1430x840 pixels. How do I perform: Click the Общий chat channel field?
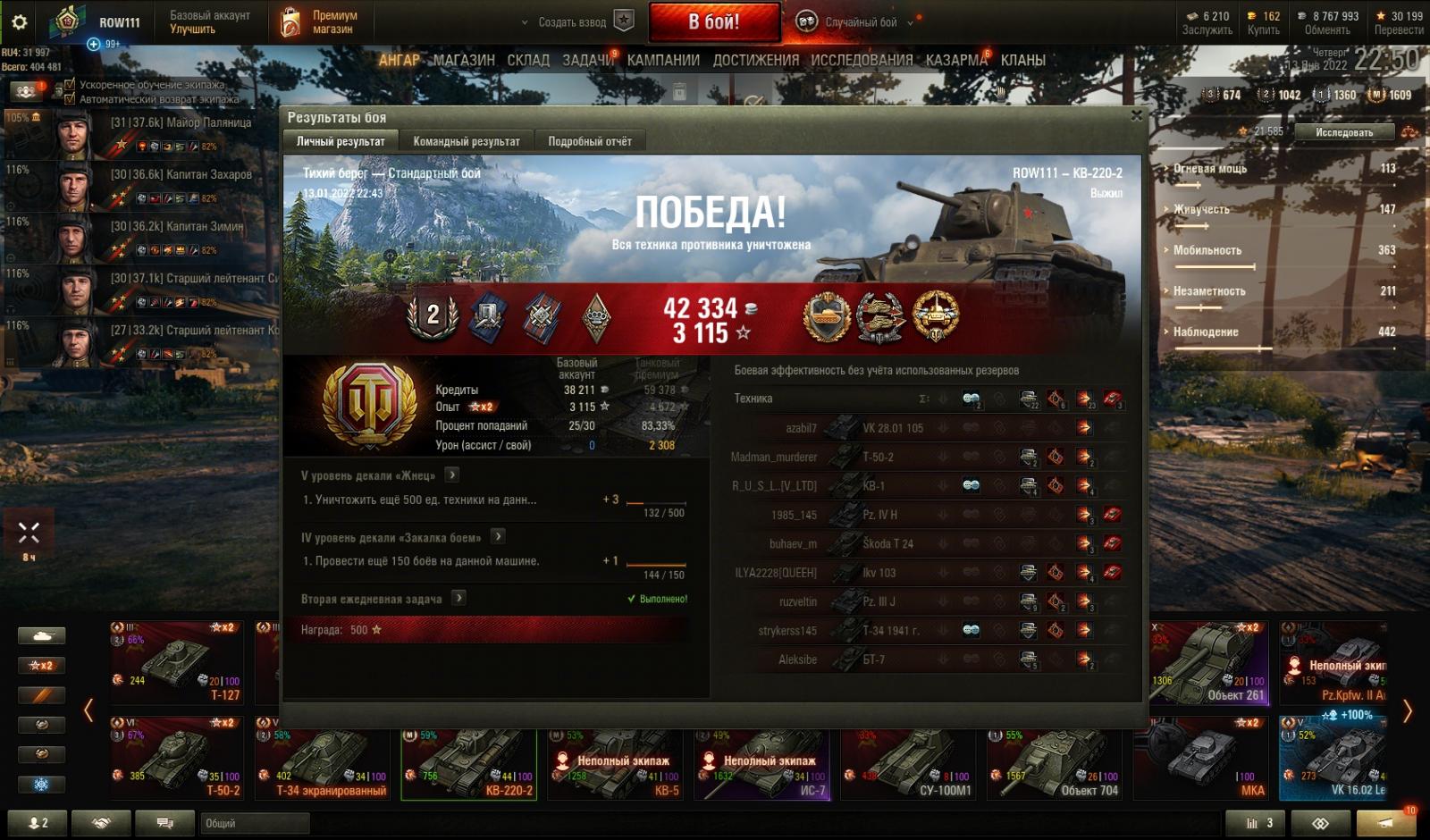pos(255,823)
